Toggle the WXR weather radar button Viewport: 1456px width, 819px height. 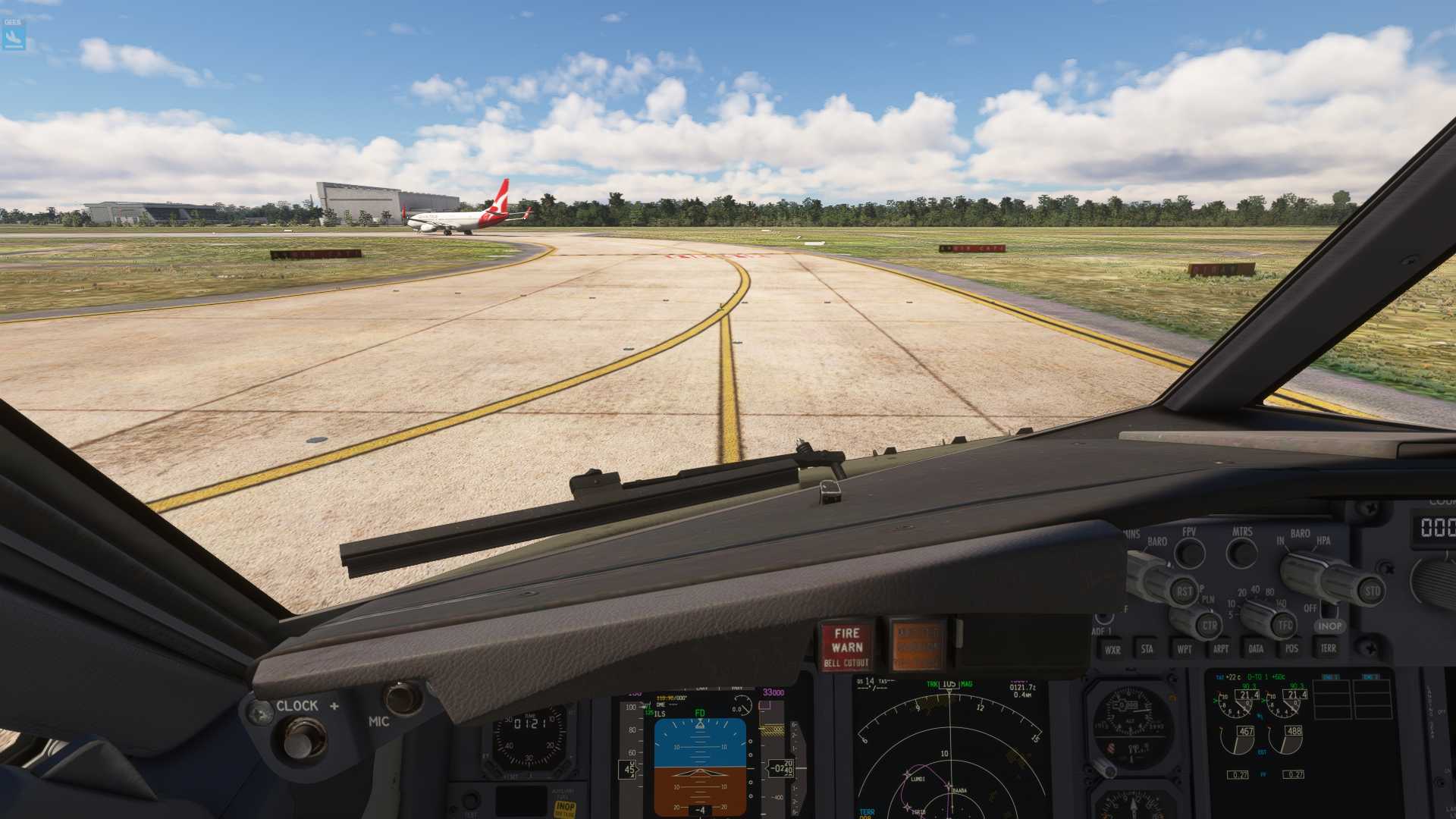click(x=1112, y=649)
